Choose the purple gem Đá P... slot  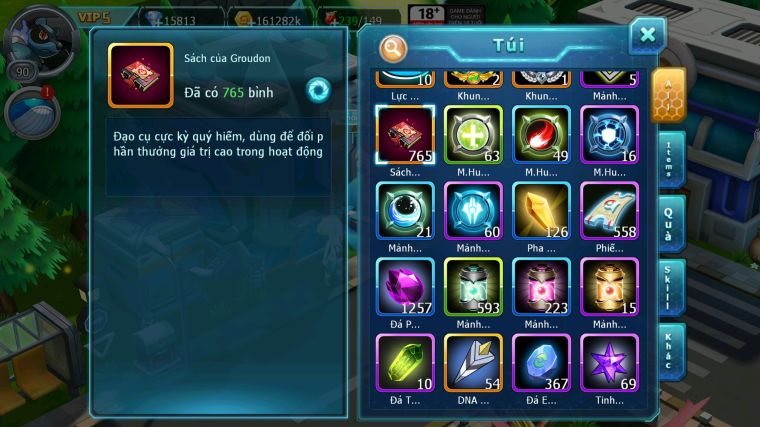click(405, 286)
